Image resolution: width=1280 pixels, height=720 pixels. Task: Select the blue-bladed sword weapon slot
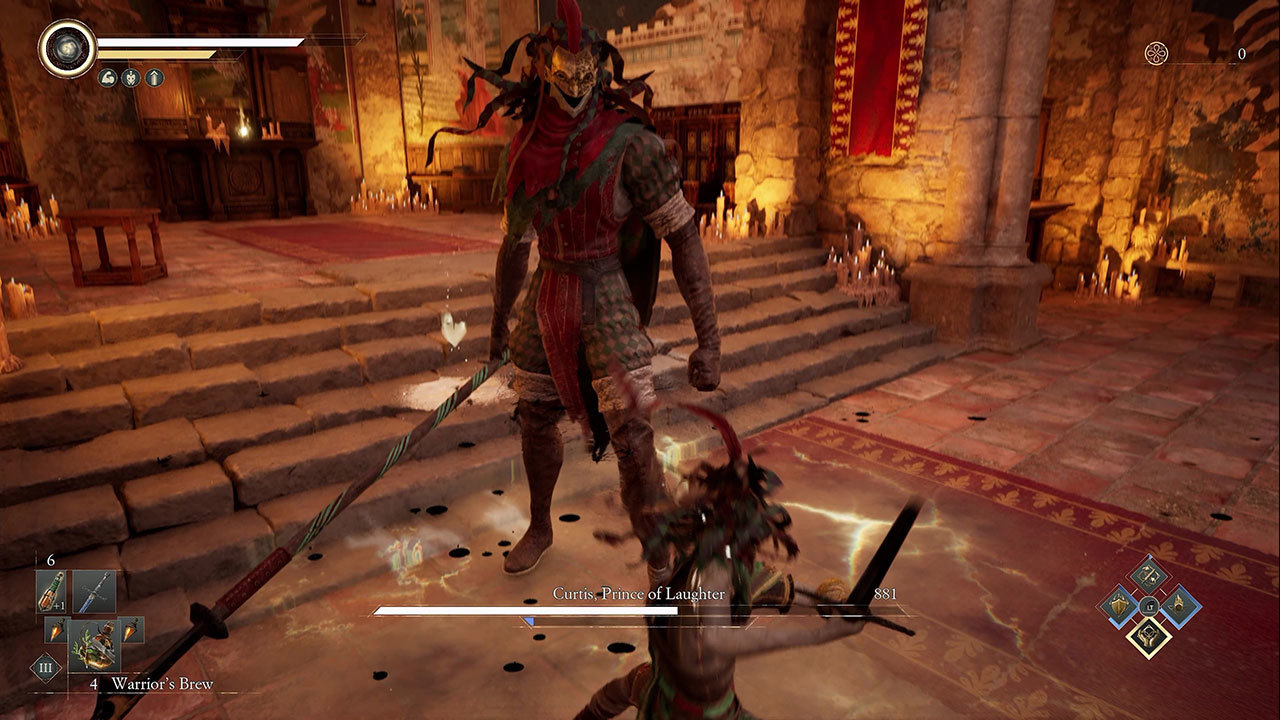(x=94, y=592)
